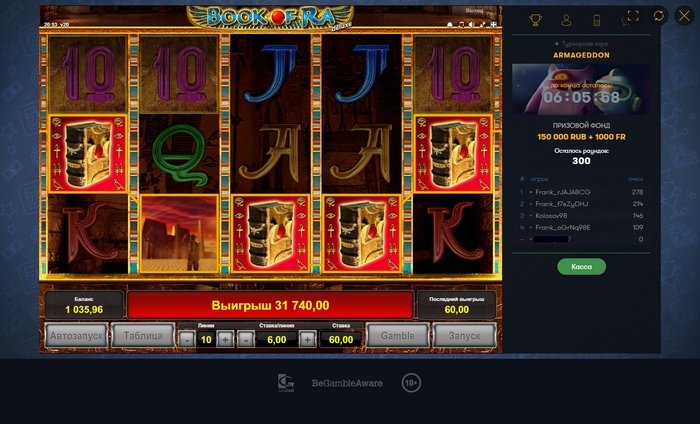
Task: Open the phone icon in the side panel
Action: 596,19
